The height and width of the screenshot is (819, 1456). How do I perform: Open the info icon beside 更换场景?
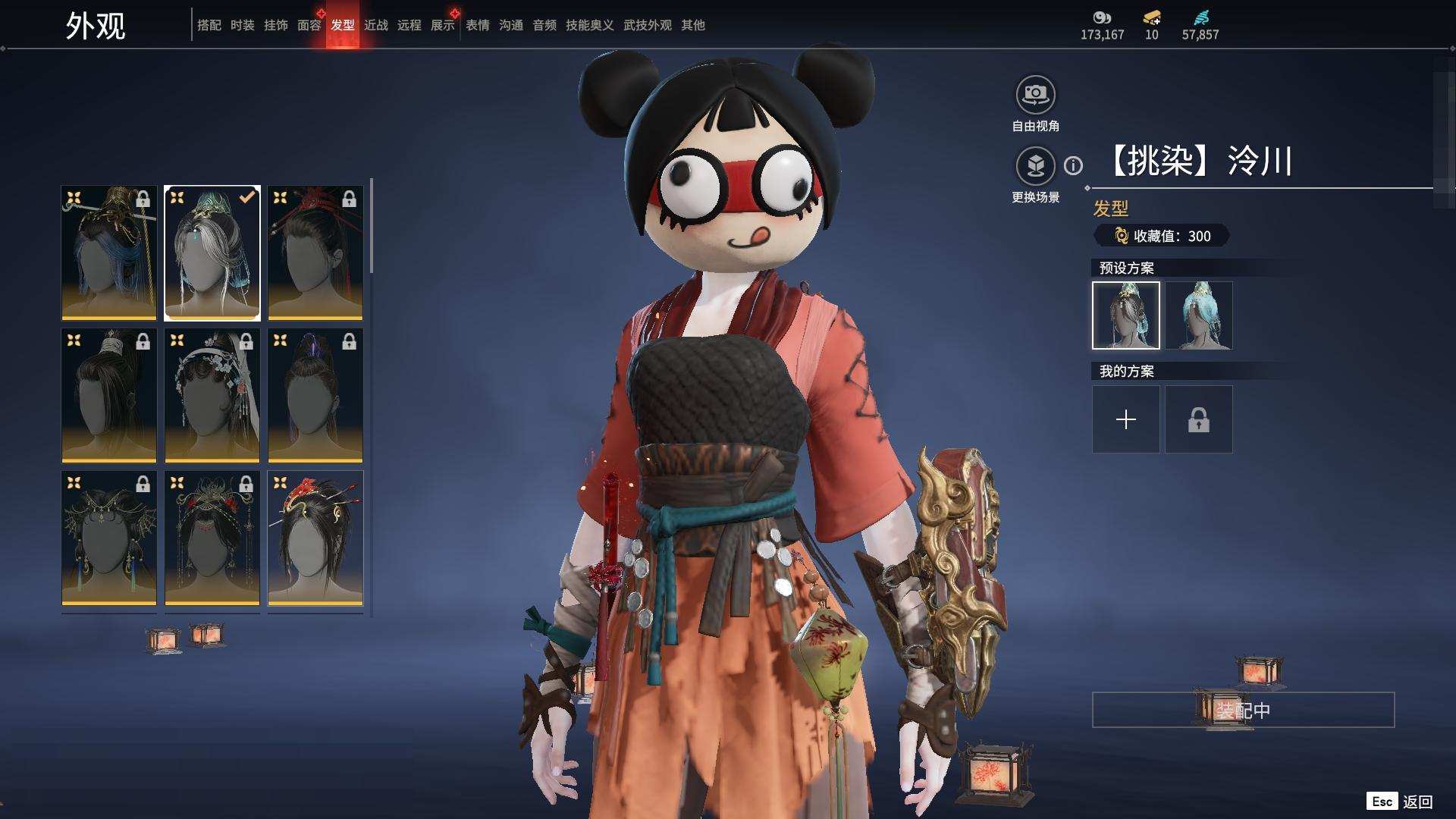coord(1073,165)
